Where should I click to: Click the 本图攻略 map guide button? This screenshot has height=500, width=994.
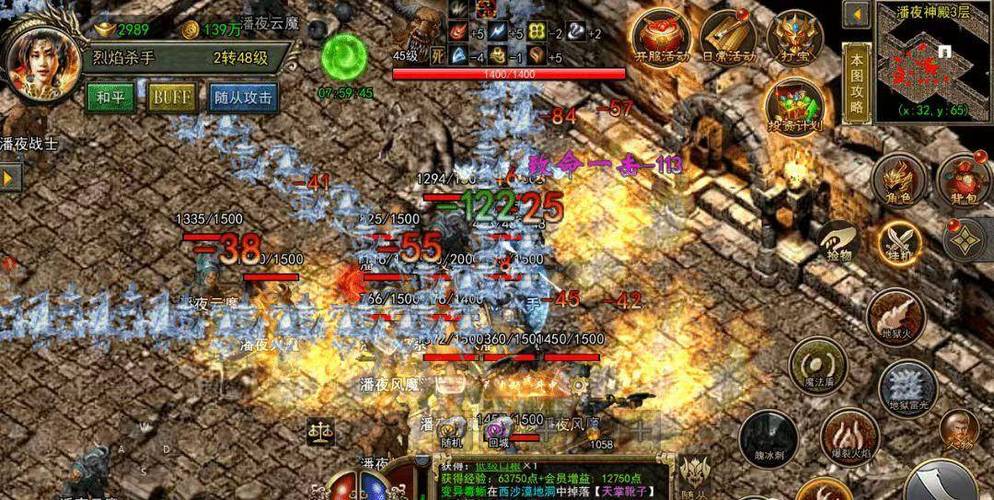click(856, 82)
